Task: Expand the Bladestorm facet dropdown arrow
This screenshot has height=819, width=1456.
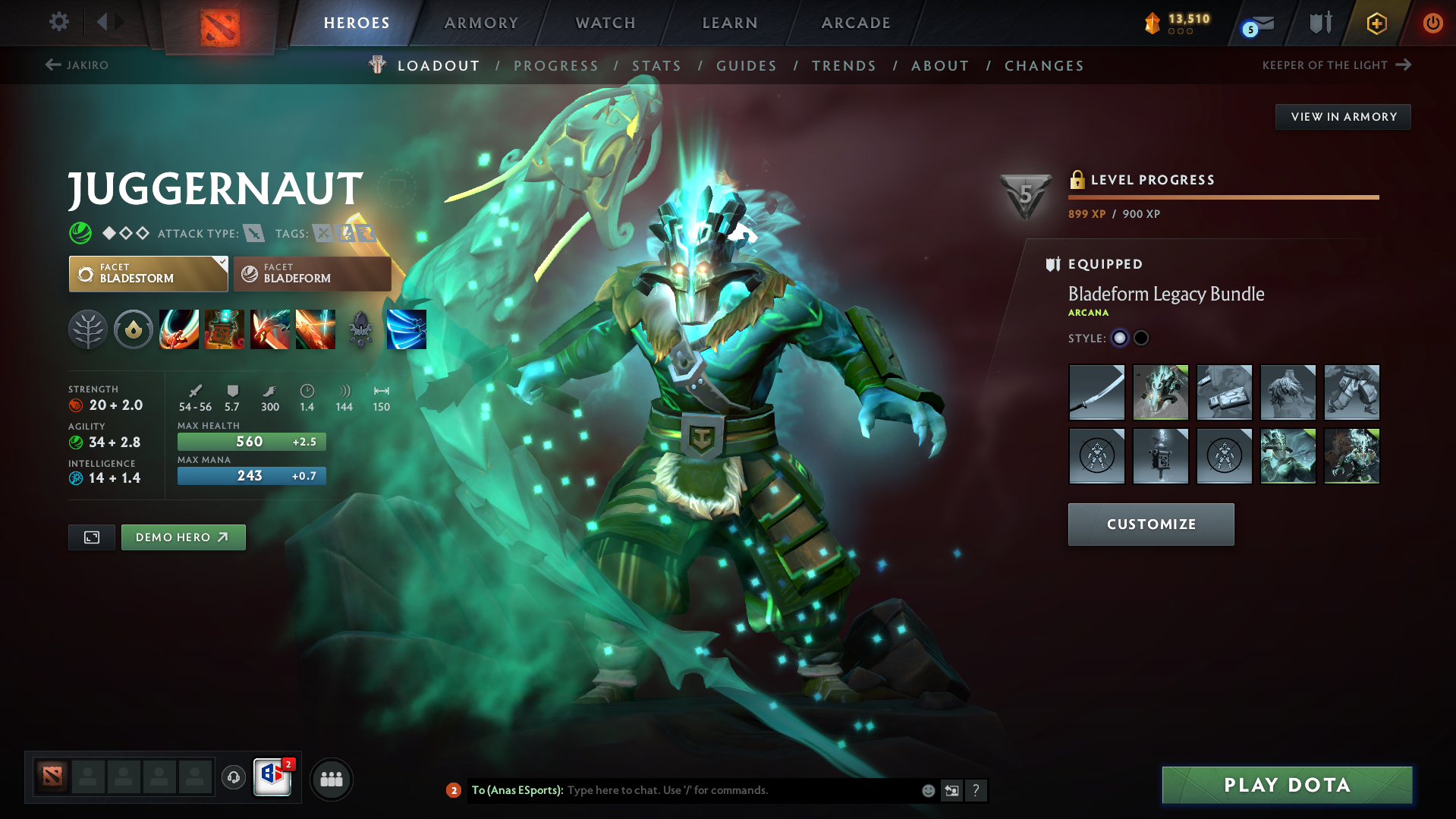Action: 221,263
